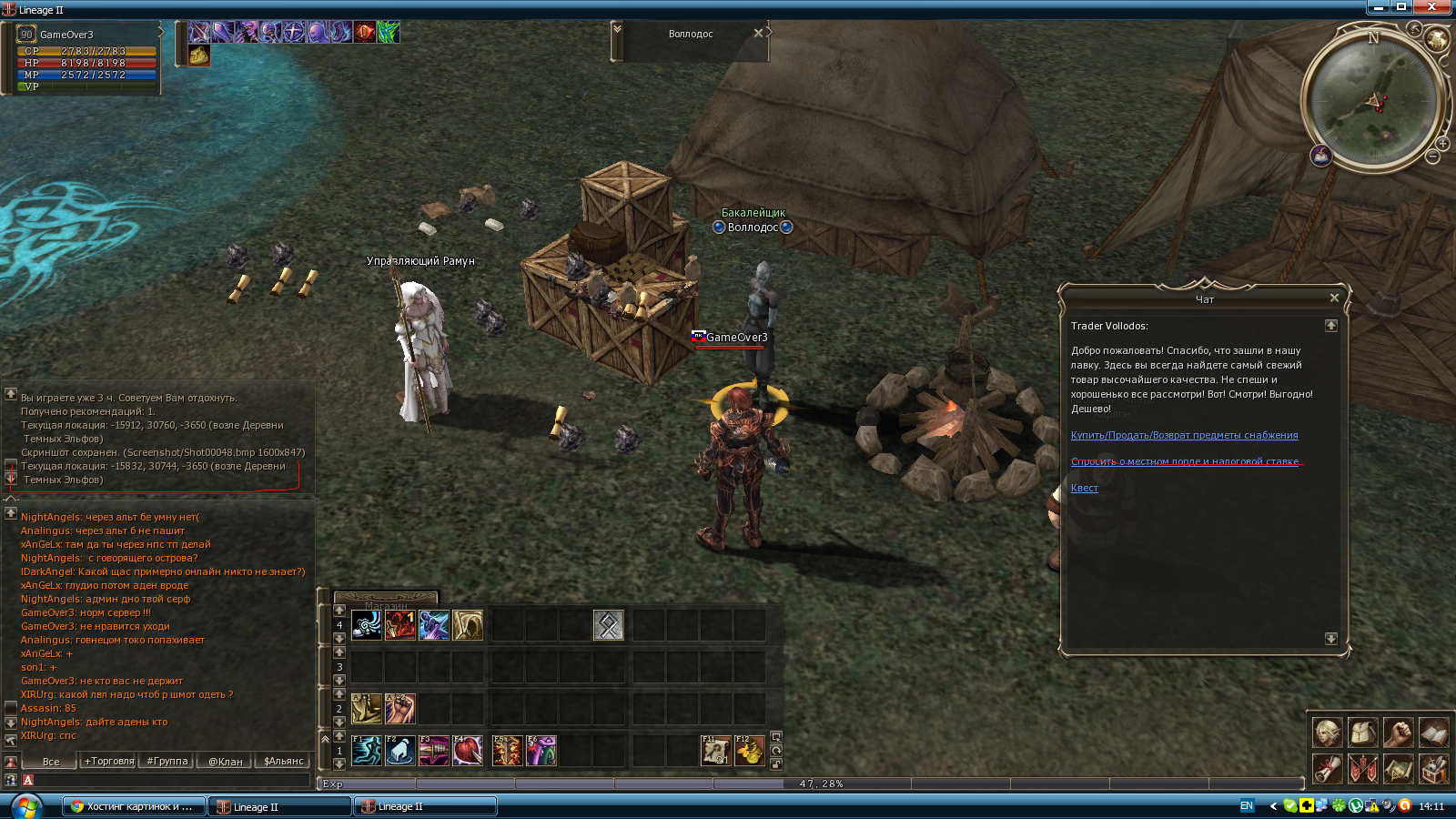Viewport: 1456px width, 819px height.
Task: Activate the F12 golden item slot
Action: pos(750,751)
